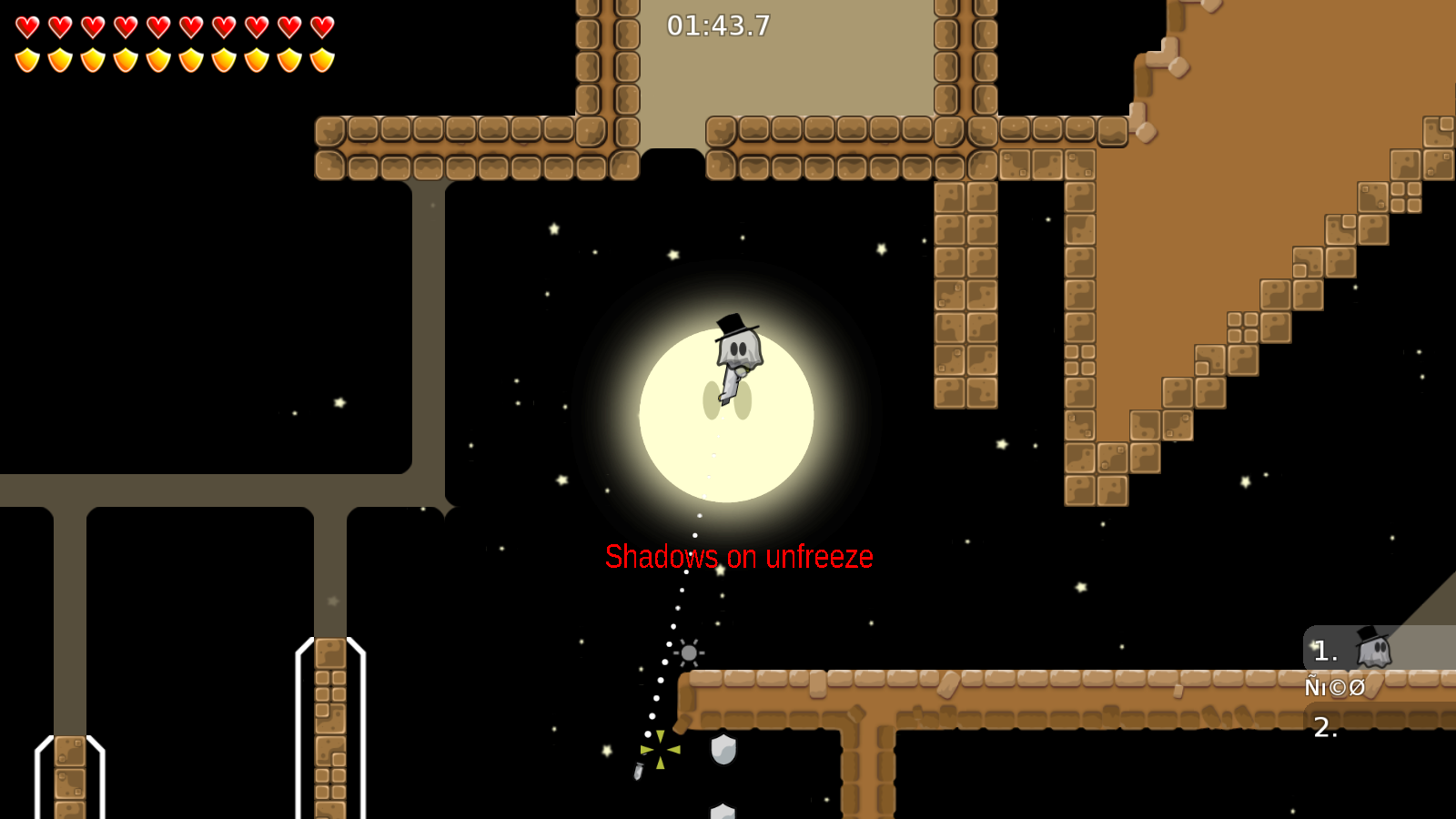Click the shield pickup below the brick platform

click(x=722, y=749)
